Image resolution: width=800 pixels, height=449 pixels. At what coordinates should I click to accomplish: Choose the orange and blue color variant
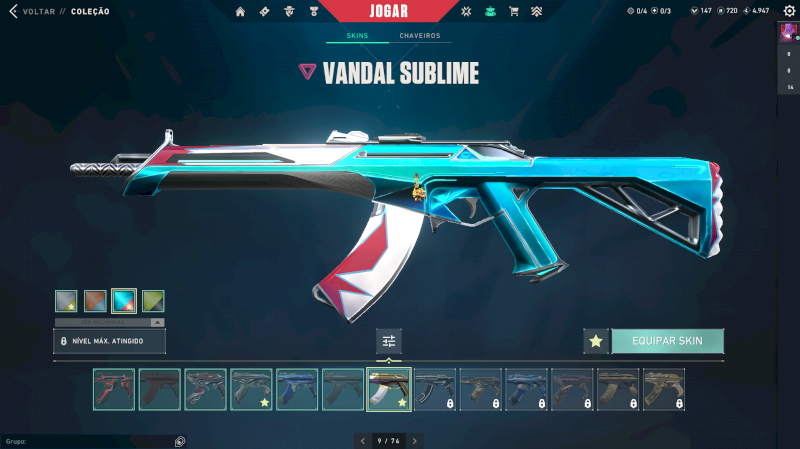[95, 301]
